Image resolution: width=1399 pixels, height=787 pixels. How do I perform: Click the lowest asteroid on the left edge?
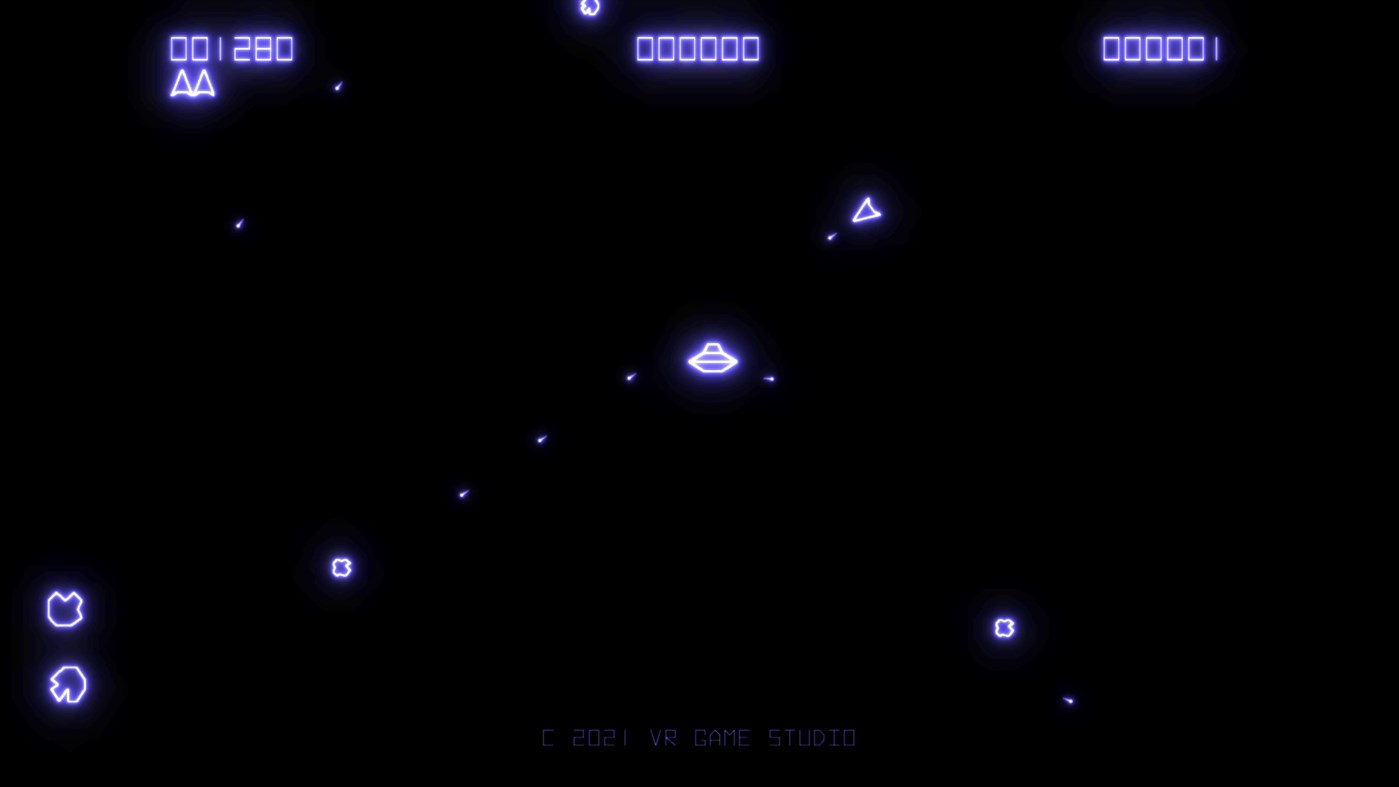(x=66, y=685)
